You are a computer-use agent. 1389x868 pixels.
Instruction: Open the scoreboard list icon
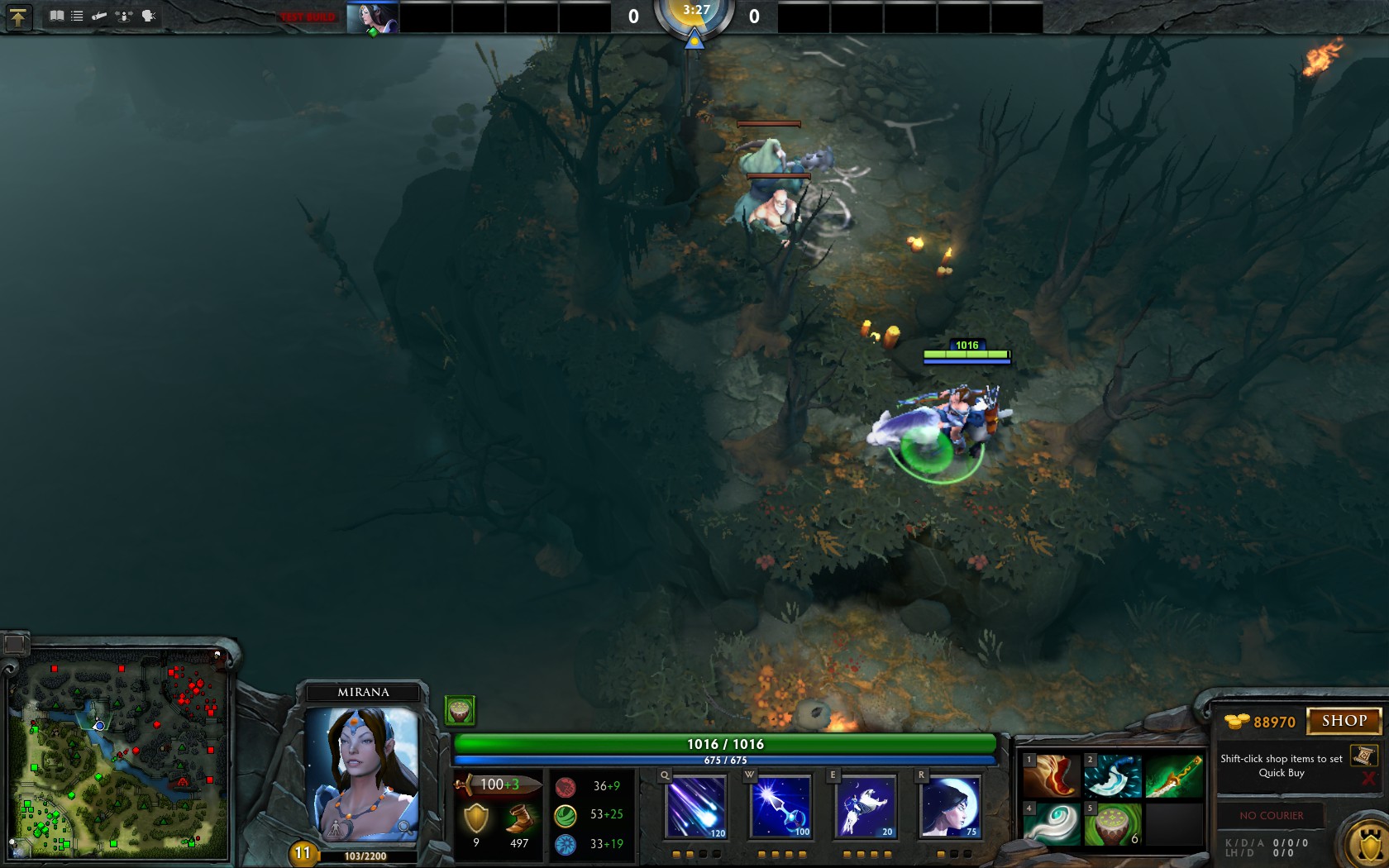[77, 16]
